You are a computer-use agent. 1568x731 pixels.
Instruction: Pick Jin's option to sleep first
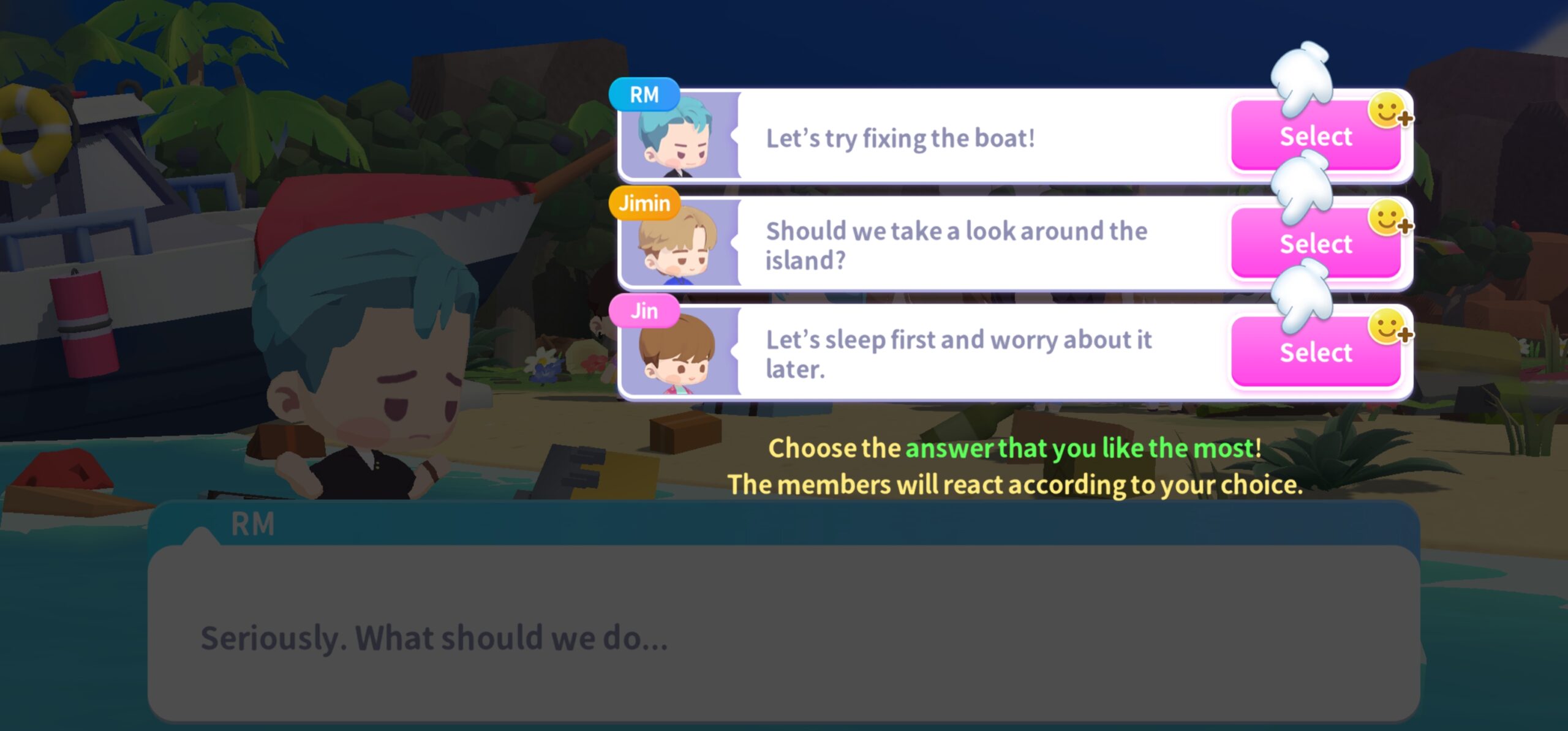coord(1315,353)
